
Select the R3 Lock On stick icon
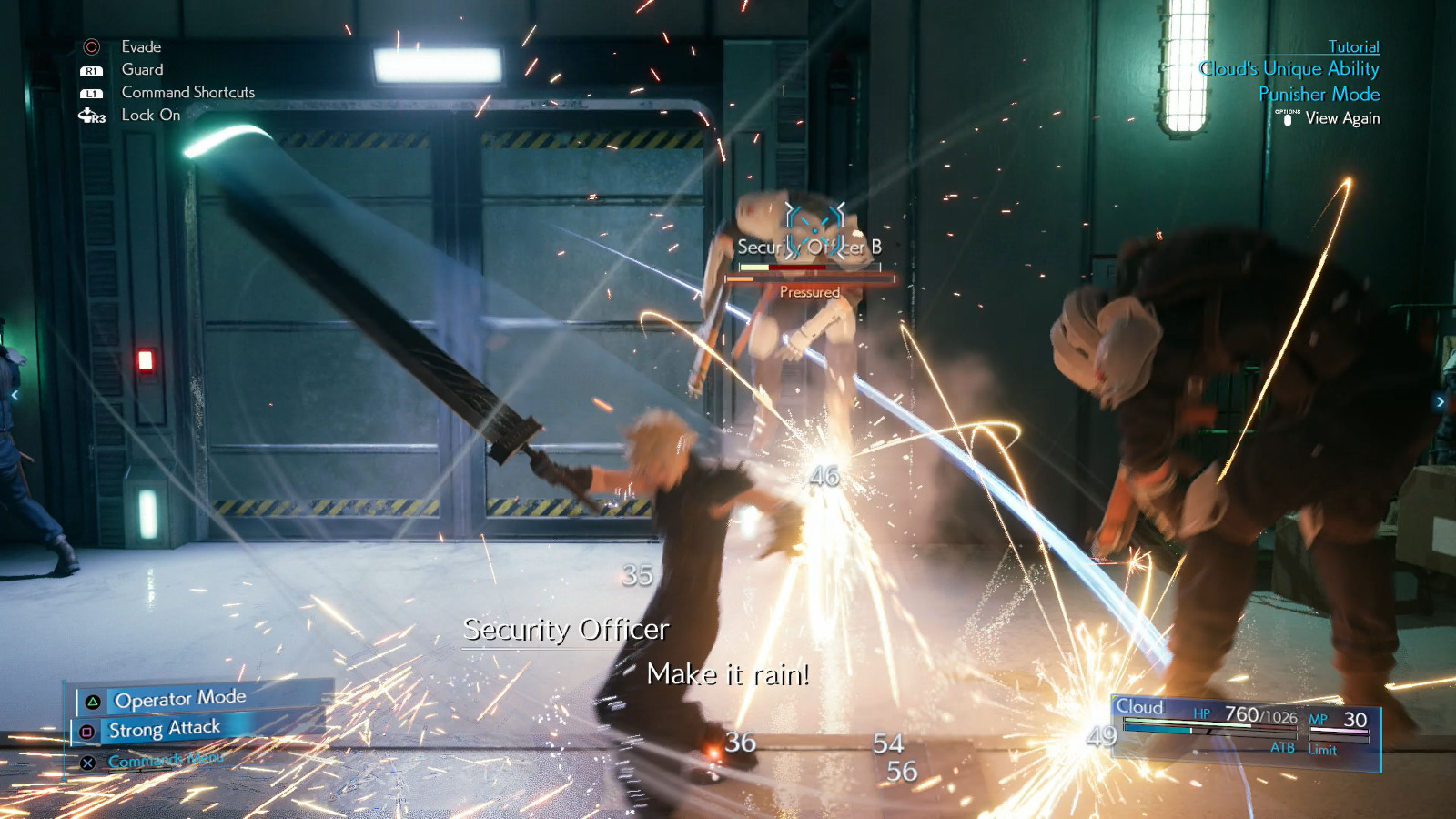(90, 115)
